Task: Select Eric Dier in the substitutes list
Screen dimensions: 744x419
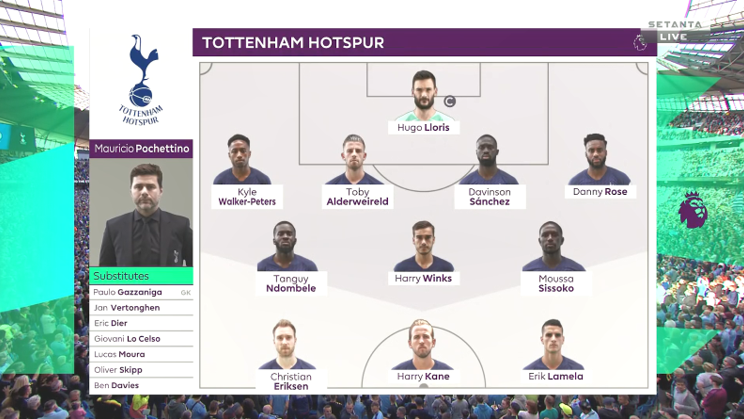Action: [141, 323]
